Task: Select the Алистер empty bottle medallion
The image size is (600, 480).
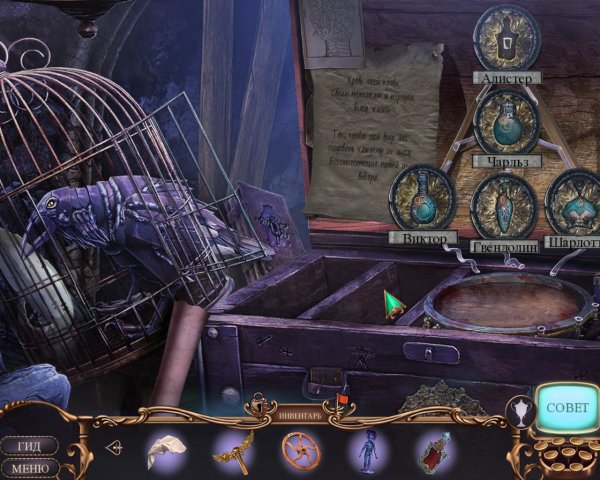Action: coord(506,38)
